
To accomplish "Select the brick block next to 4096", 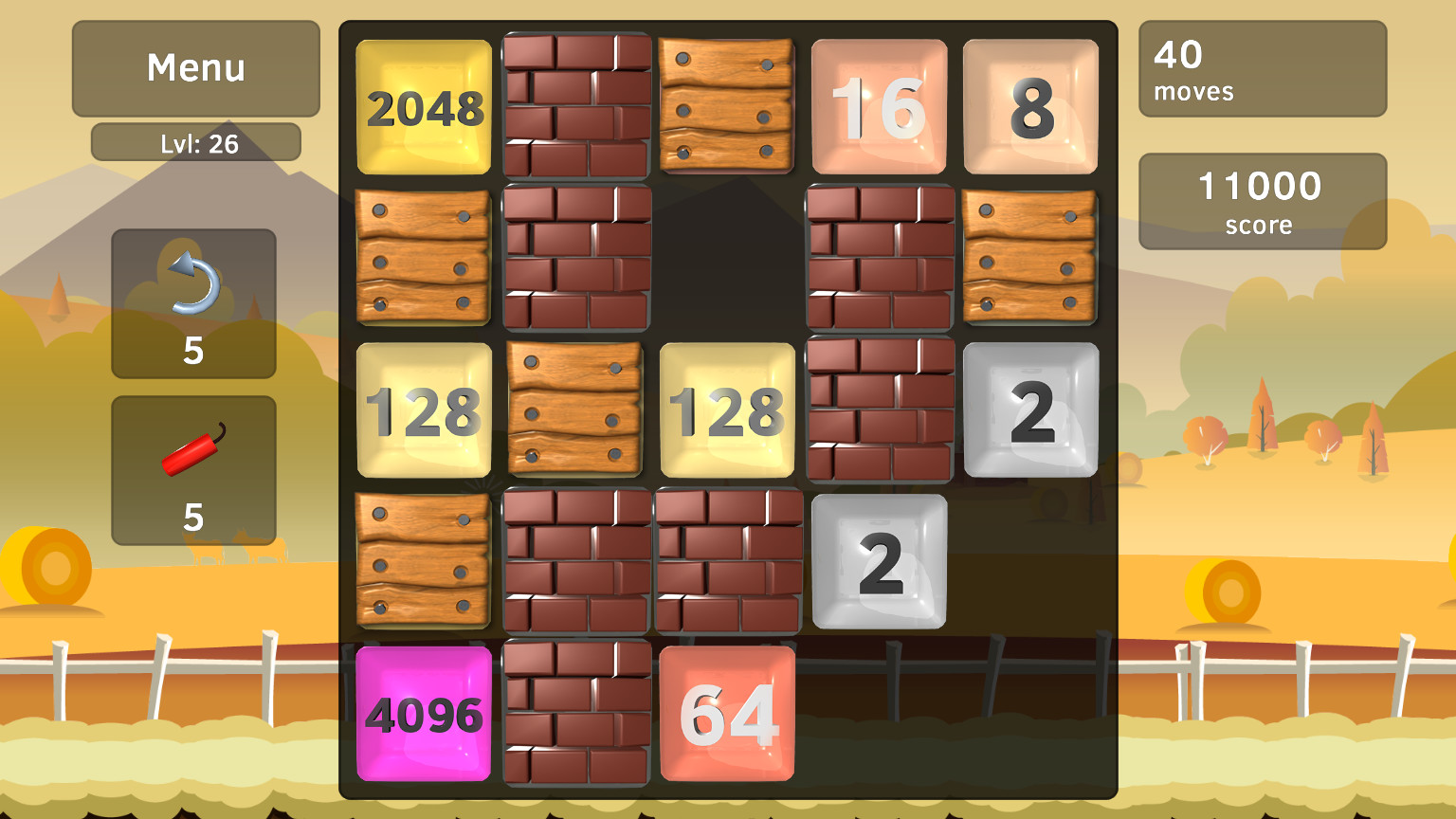I will point(574,711).
